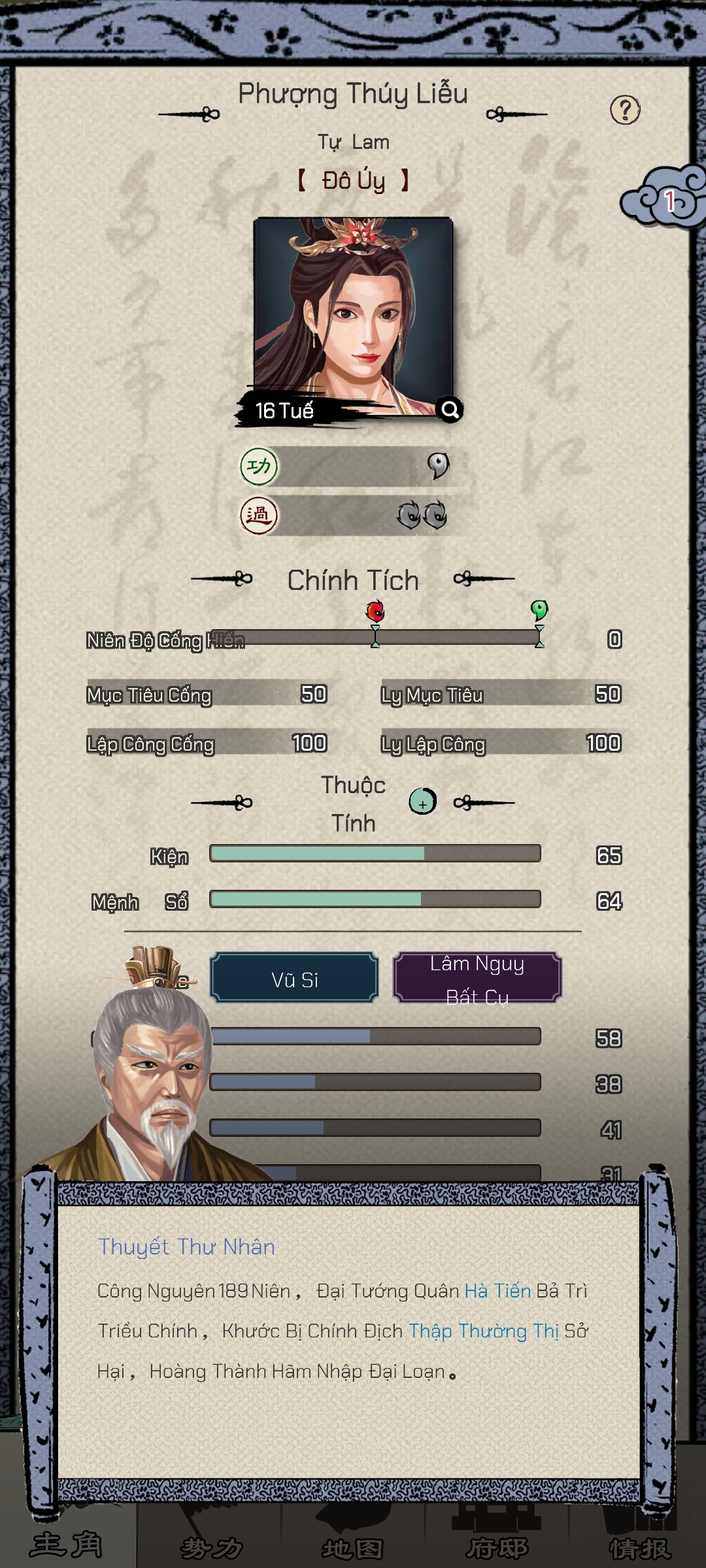706x1568 pixels.
Task: Switch to the 势力 tab
Action: (x=210, y=1546)
